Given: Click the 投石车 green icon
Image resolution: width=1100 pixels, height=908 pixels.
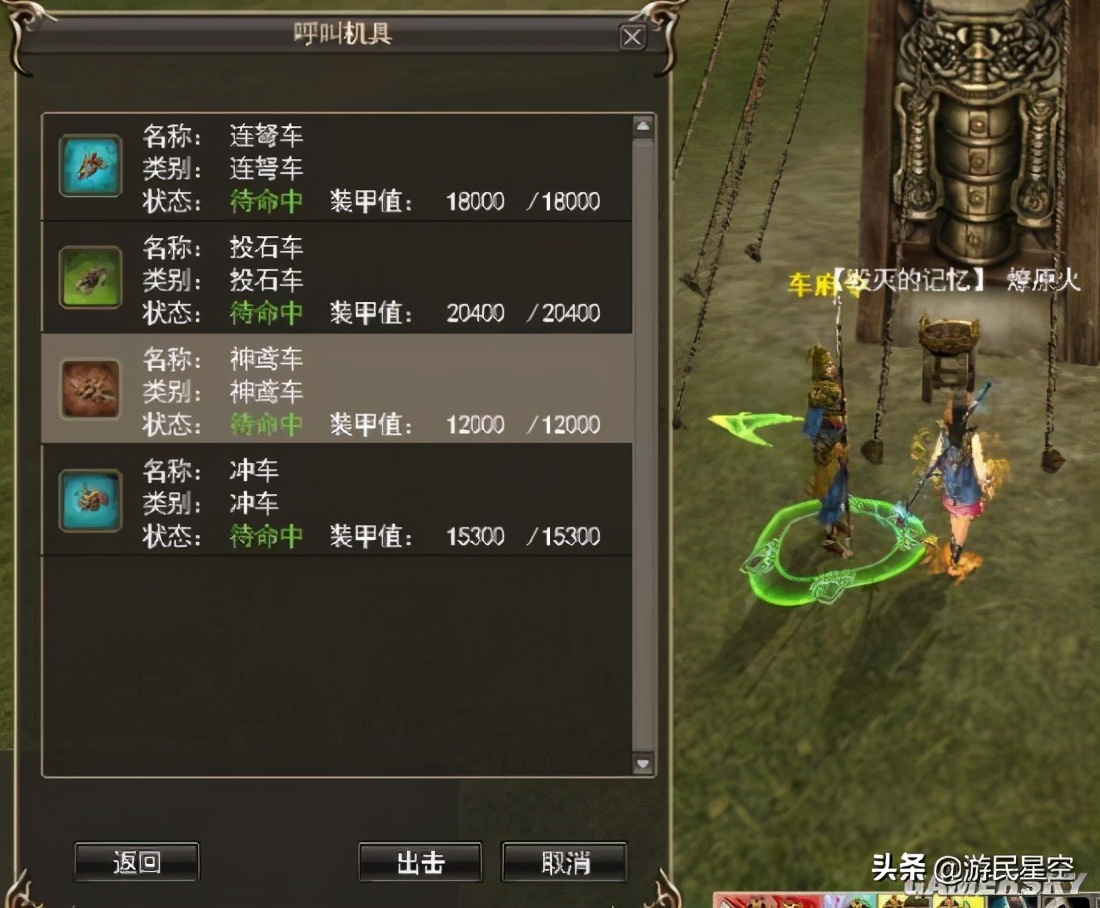Looking at the screenshot, I should [x=91, y=278].
